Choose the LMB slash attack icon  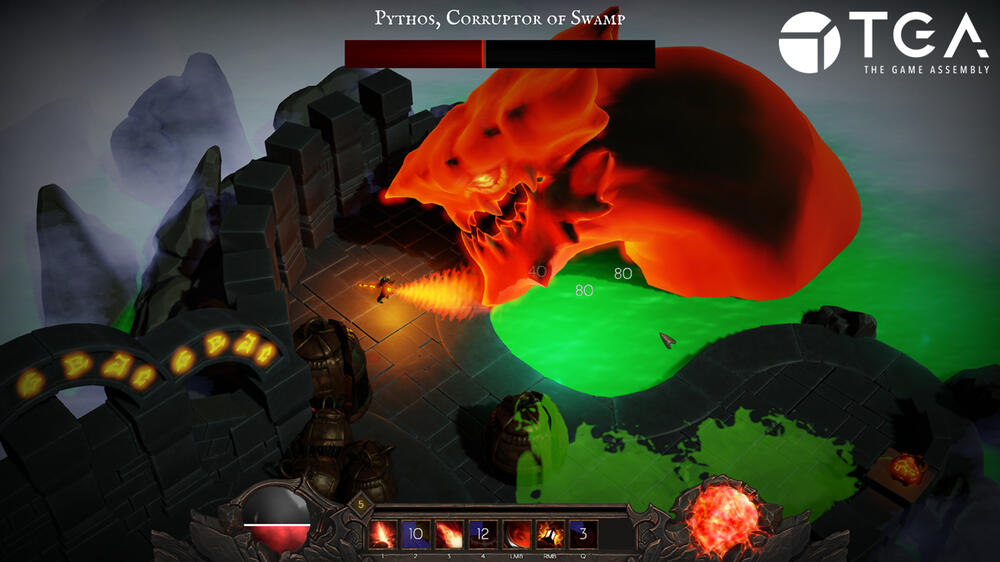[x=516, y=533]
